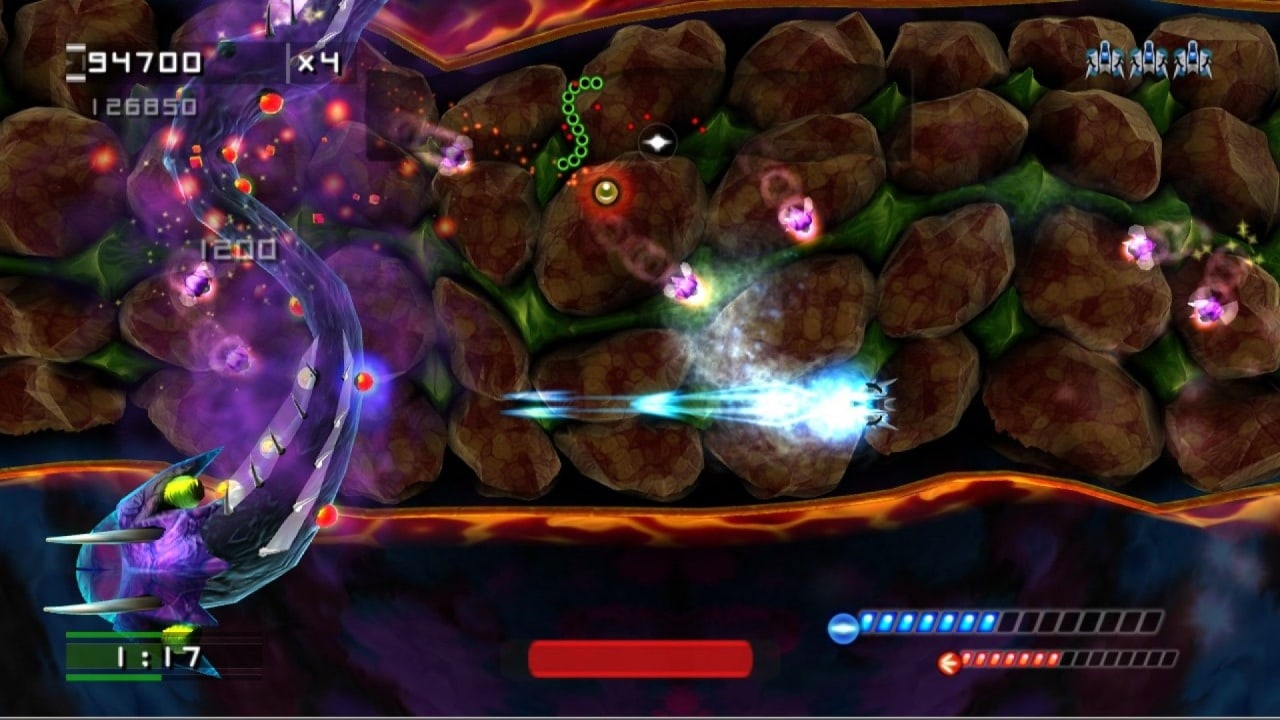Click the blue orb boost meter icon
The height and width of the screenshot is (720, 1280).
click(x=843, y=627)
